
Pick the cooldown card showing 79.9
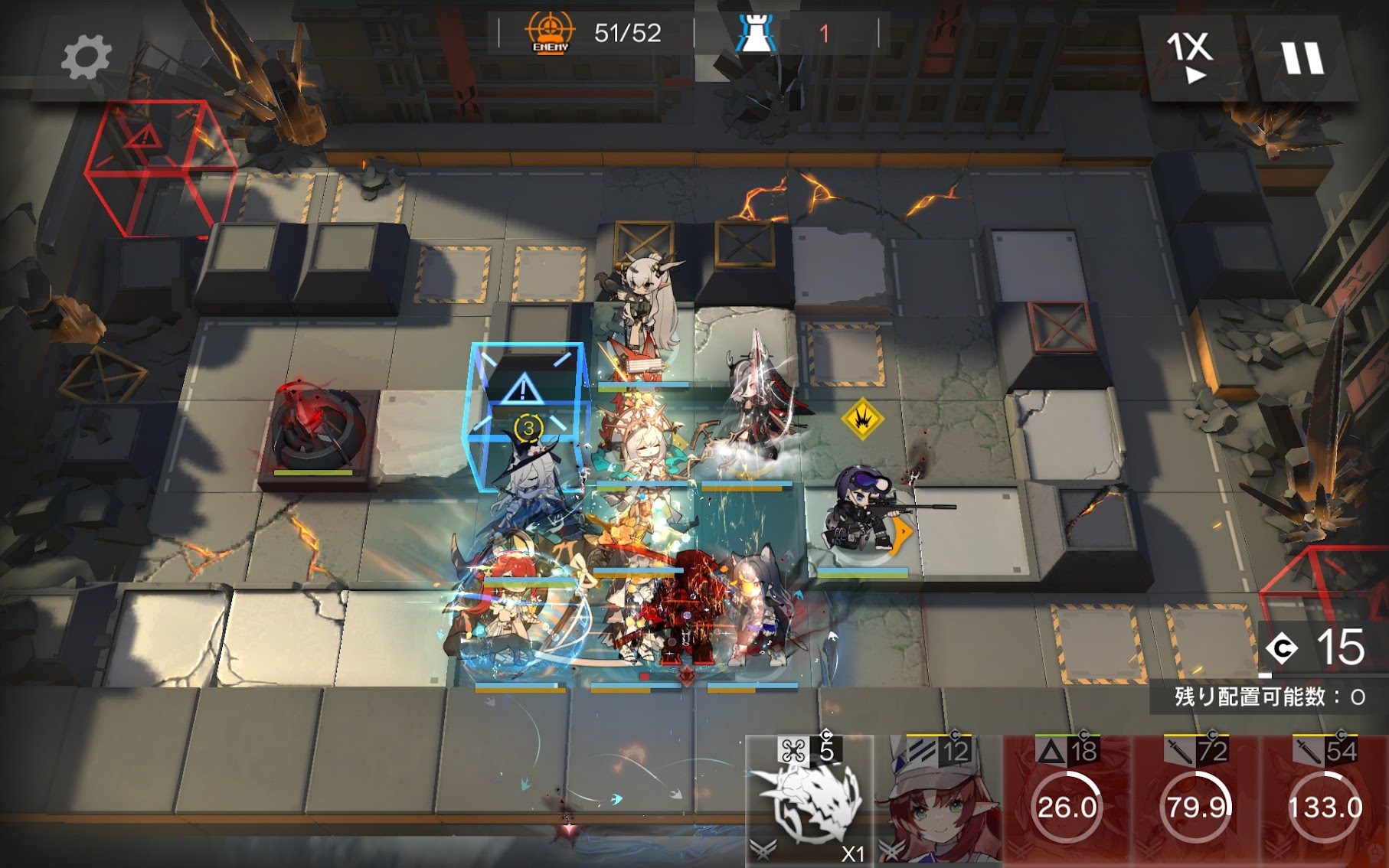[x=1197, y=802]
